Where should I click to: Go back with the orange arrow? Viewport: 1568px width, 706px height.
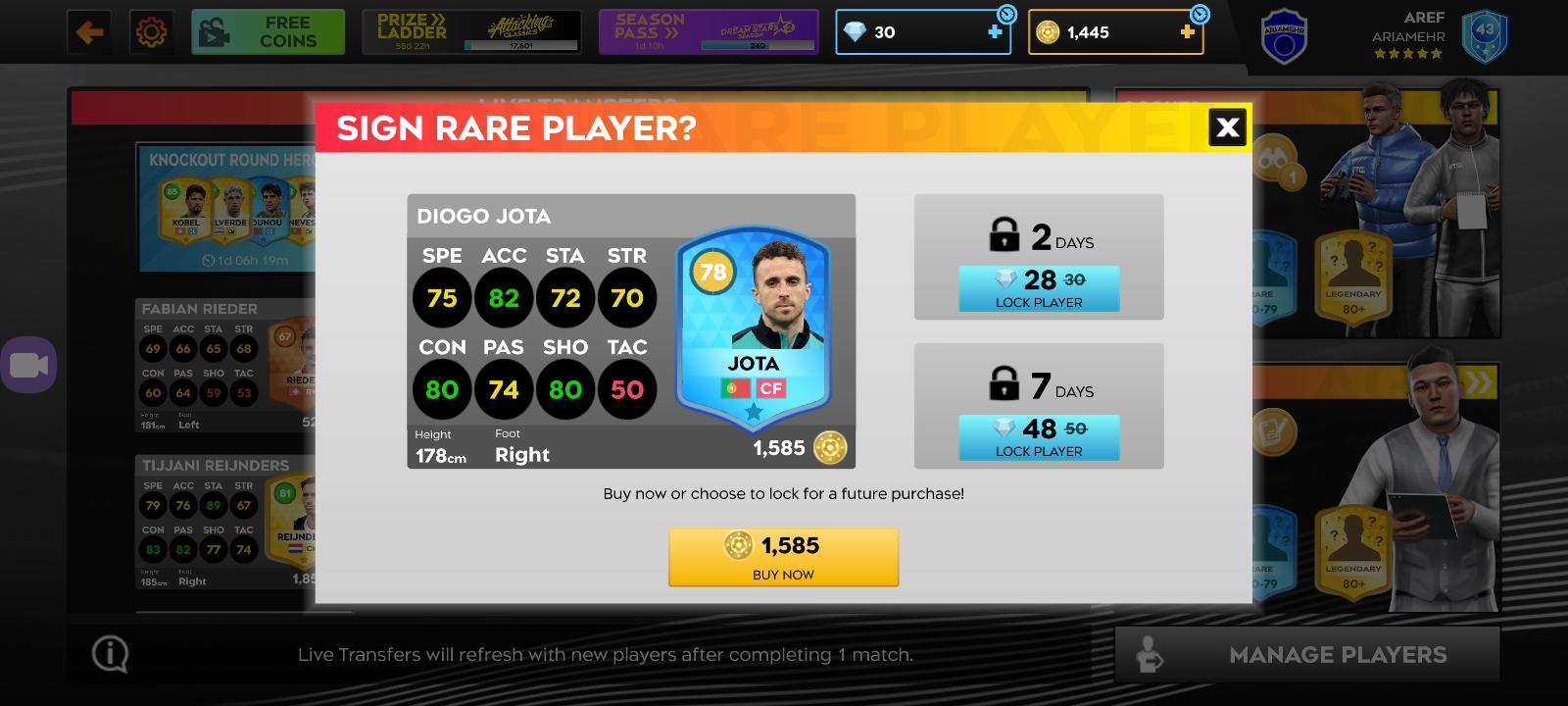tap(89, 32)
